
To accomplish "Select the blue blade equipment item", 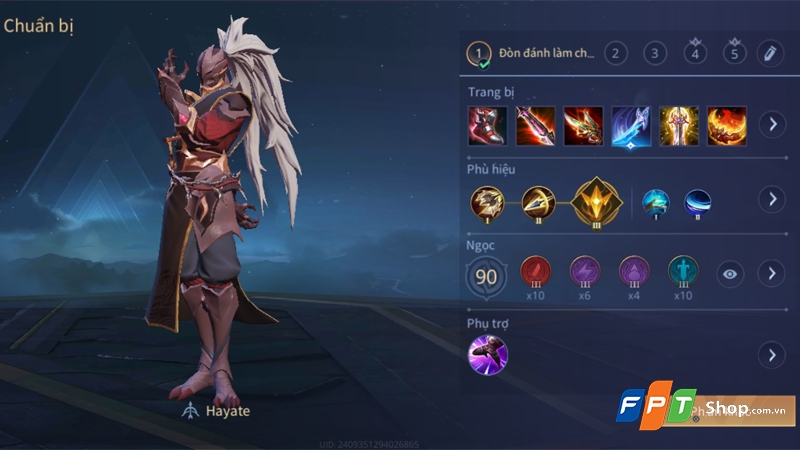I will [x=631, y=125].
